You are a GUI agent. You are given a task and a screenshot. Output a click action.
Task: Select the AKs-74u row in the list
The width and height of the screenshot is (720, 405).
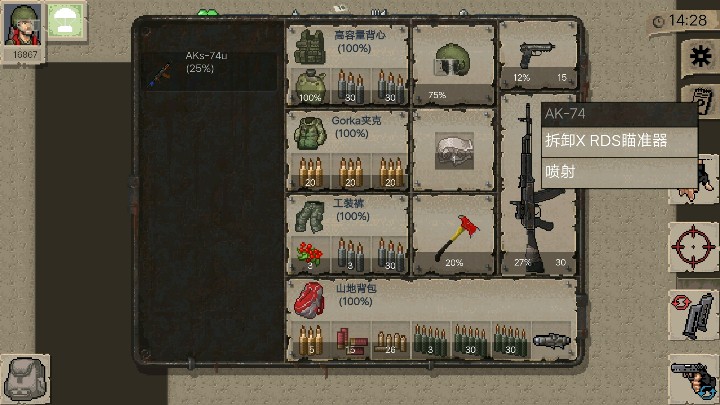point(212,71)
